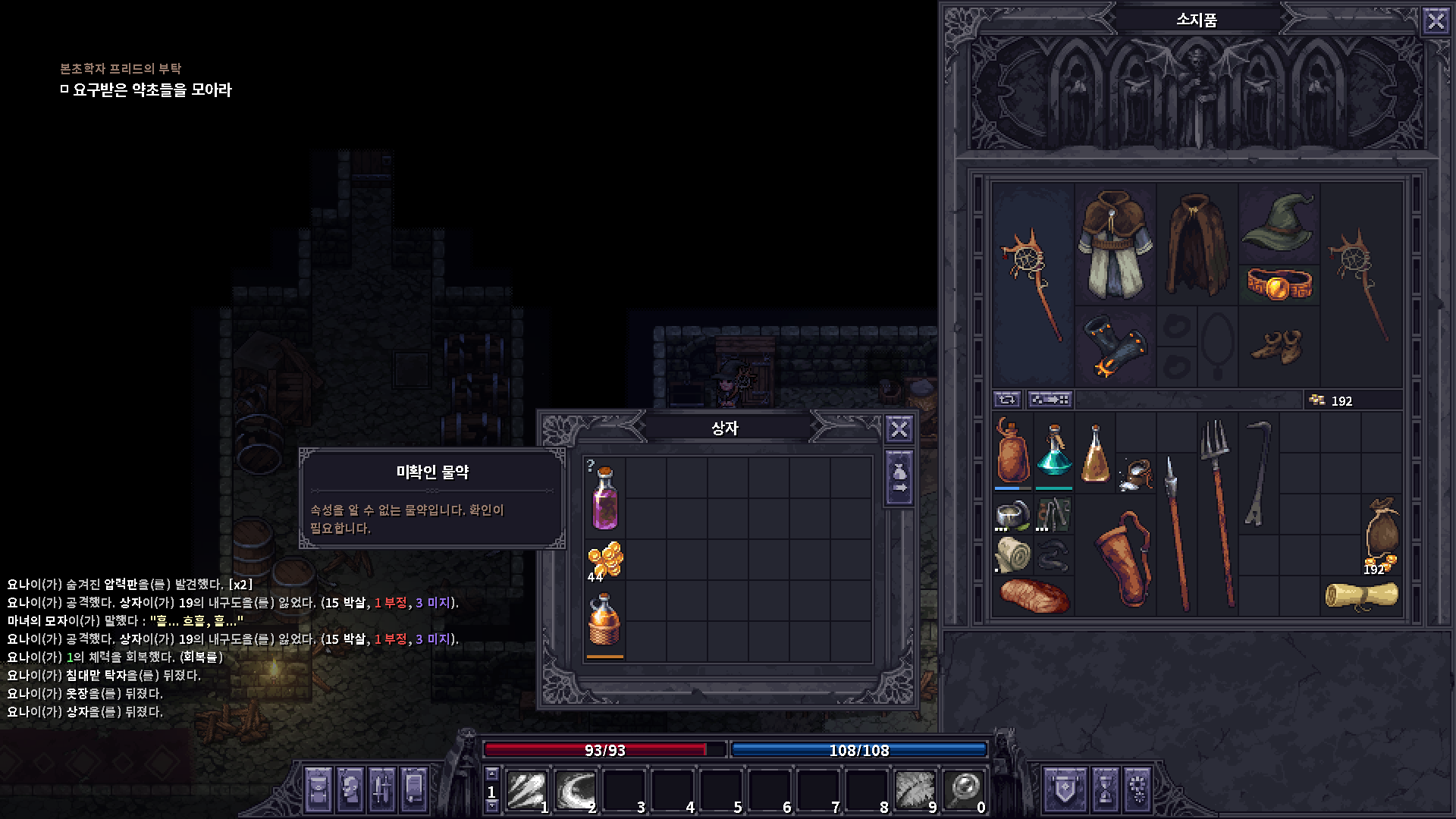The image size is (1456, 819).
Task: Select the equipped brown cloak
Action: coord(1197,243)
